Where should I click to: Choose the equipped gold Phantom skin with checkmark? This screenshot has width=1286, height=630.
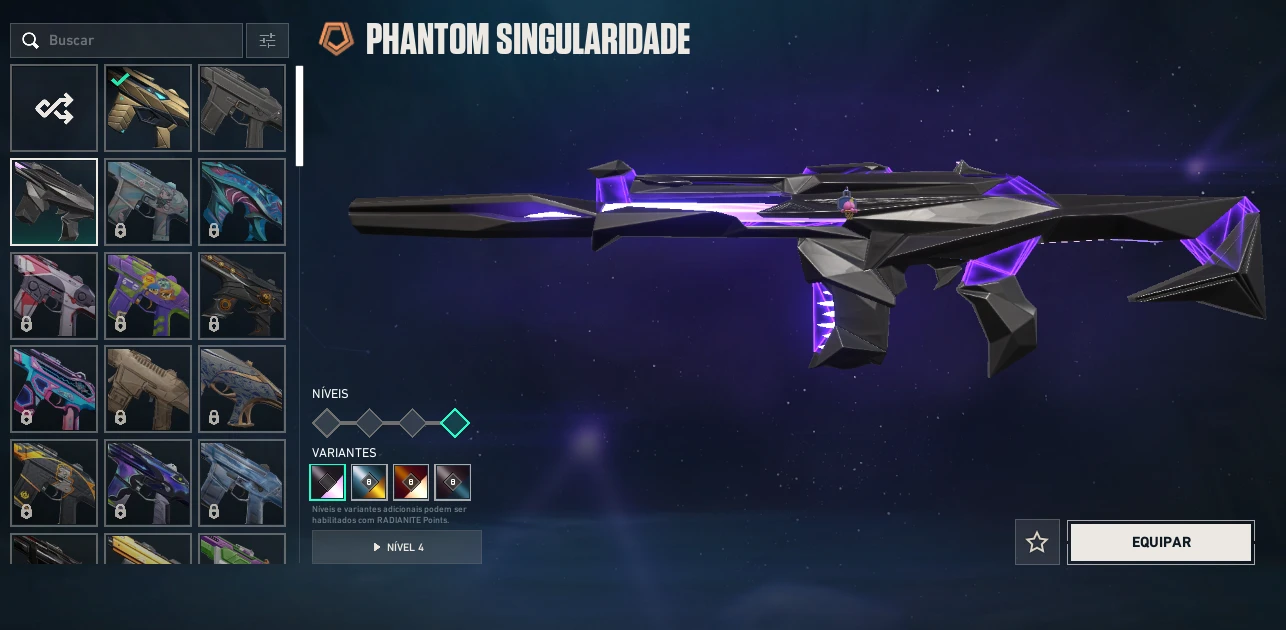(x=148, y=108)
